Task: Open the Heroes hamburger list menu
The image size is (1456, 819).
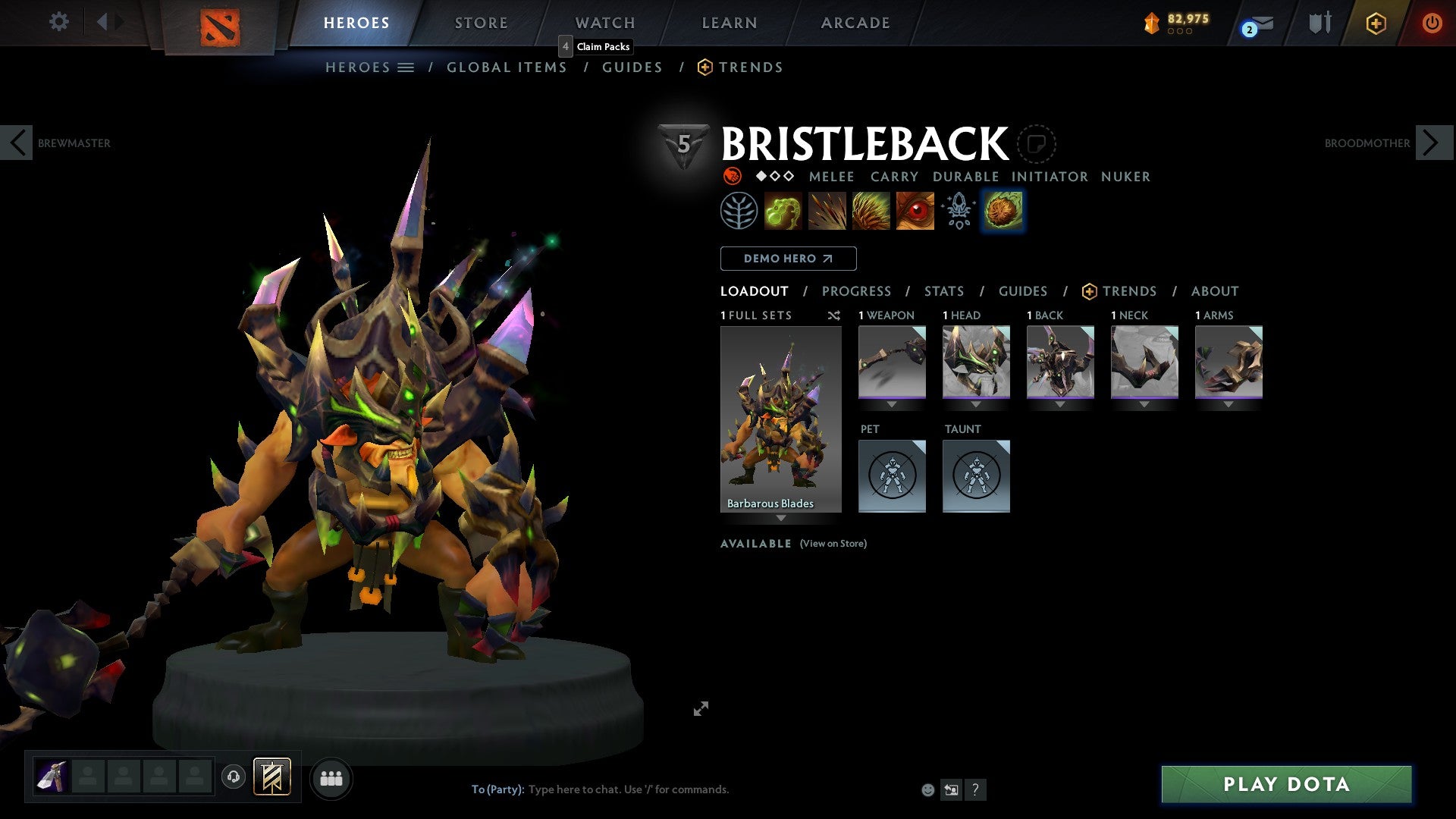Action: [406, 67]
